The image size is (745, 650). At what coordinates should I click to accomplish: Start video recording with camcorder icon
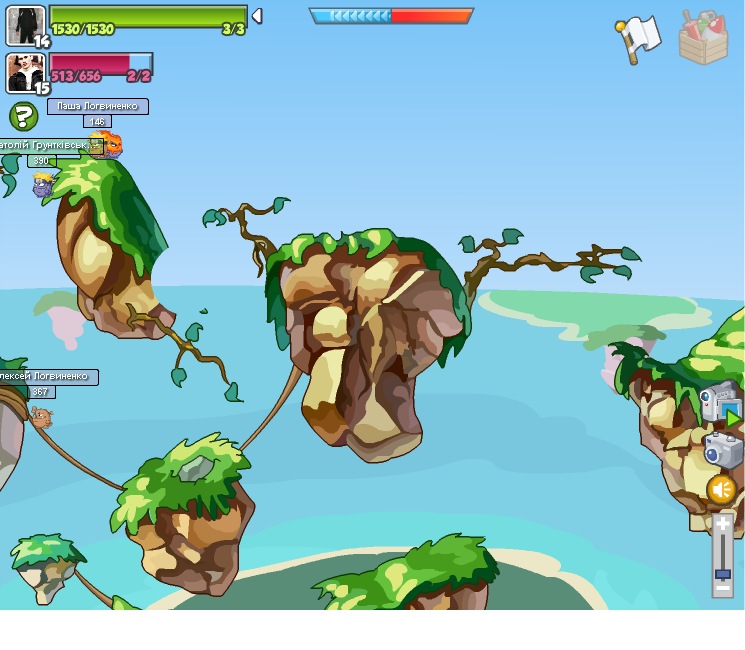tap(718, 402)
